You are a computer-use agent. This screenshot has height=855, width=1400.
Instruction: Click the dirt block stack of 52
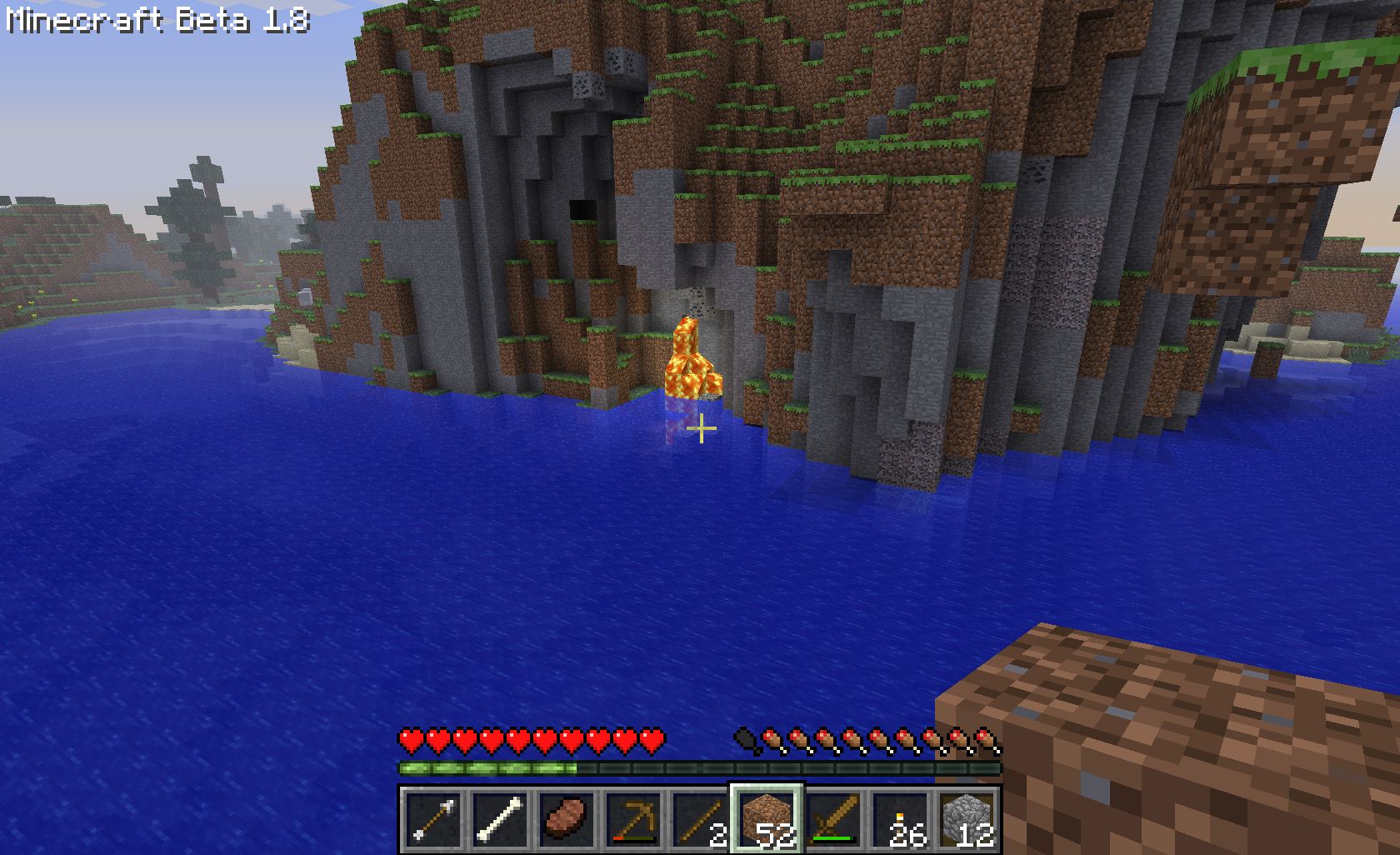click(767, 820)
